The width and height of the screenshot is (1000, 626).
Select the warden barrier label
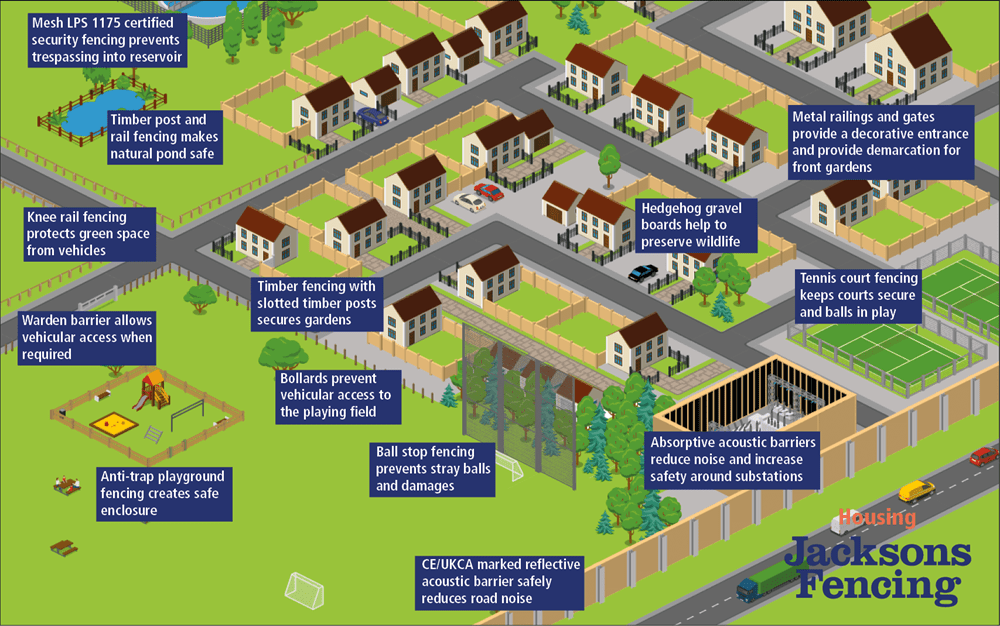(x=88, y=337)
